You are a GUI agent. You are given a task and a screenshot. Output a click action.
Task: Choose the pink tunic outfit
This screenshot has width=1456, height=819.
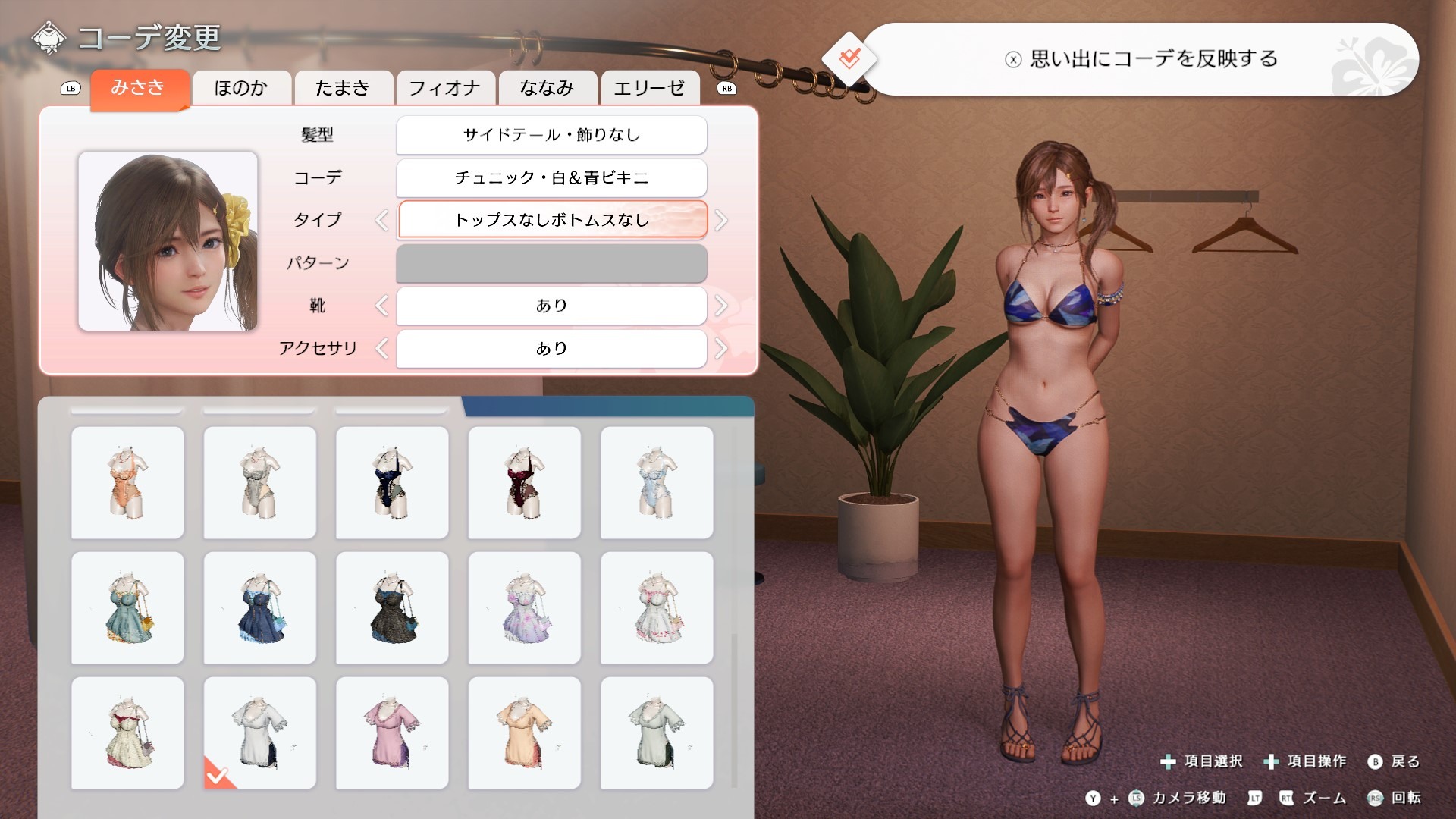[x=392, y=733]
